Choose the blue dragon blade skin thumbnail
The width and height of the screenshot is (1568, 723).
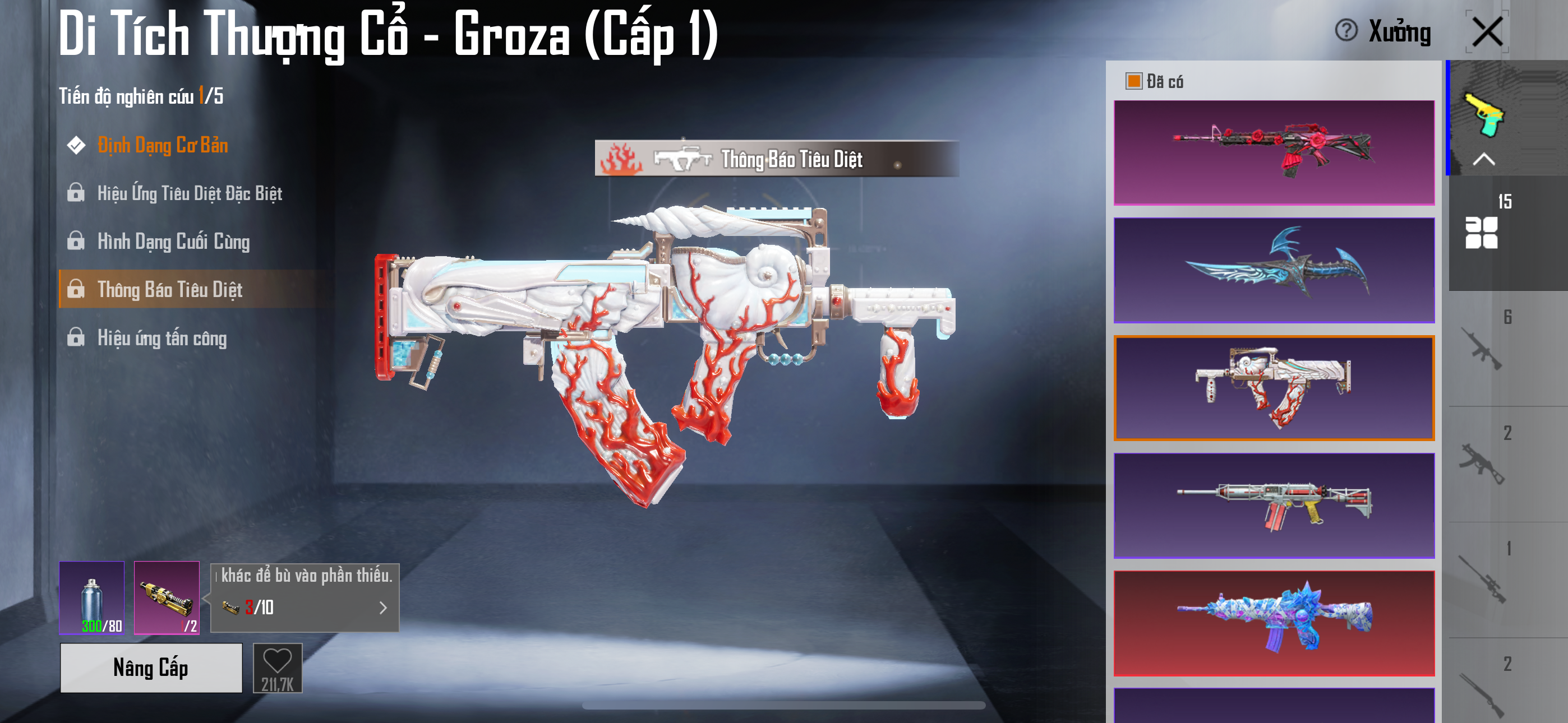point(1274,270)
